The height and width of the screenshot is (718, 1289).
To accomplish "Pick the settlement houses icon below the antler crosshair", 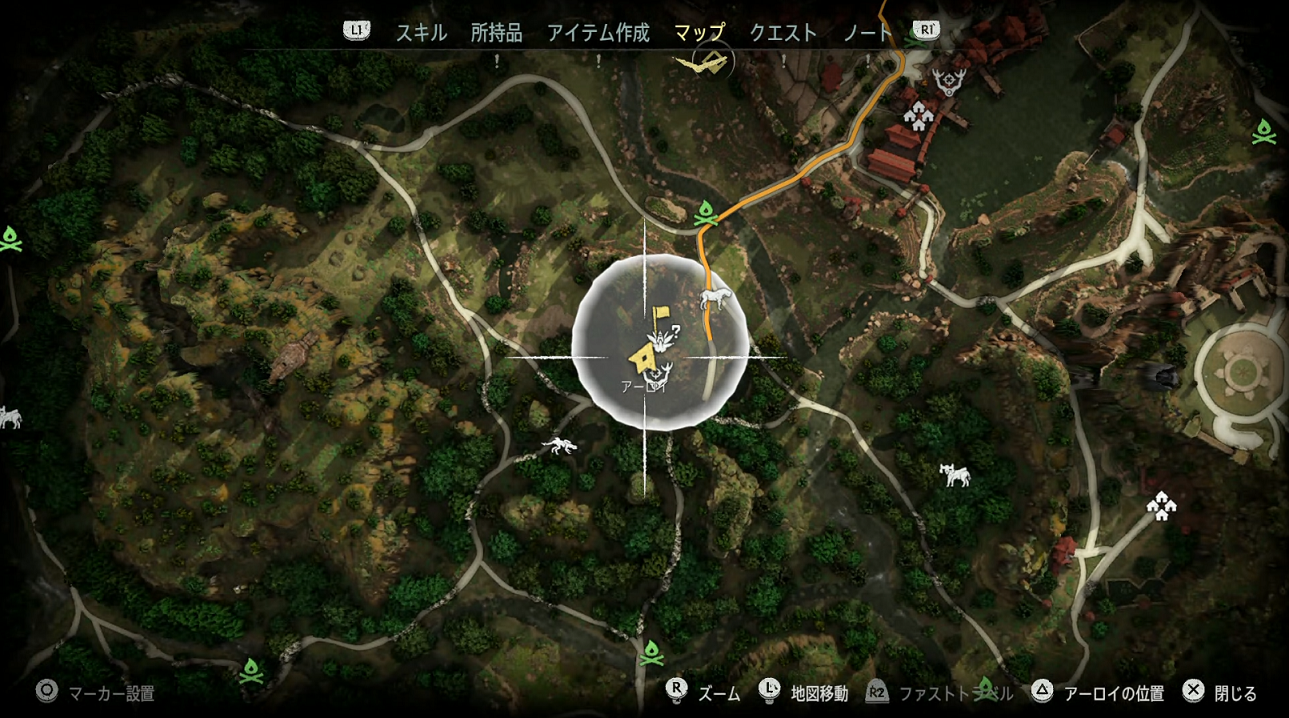I will point(916,118).
